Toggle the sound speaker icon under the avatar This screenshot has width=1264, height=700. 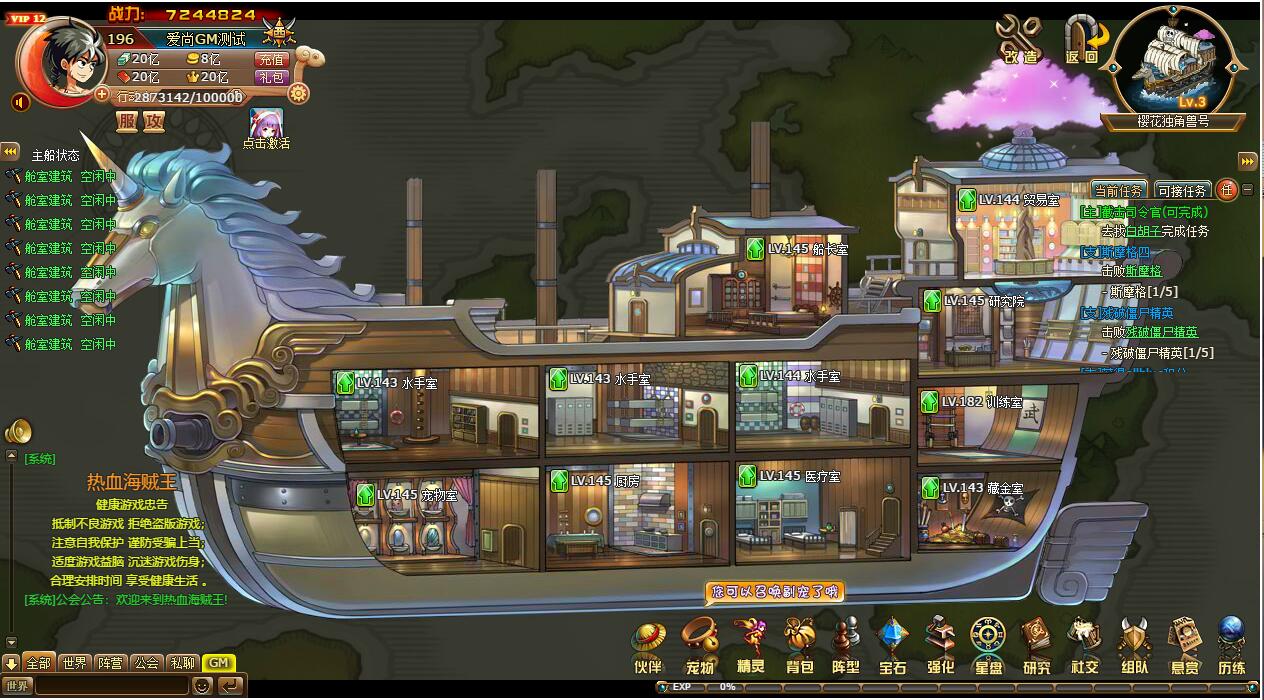pyautogui.click(x=20, y=102)
